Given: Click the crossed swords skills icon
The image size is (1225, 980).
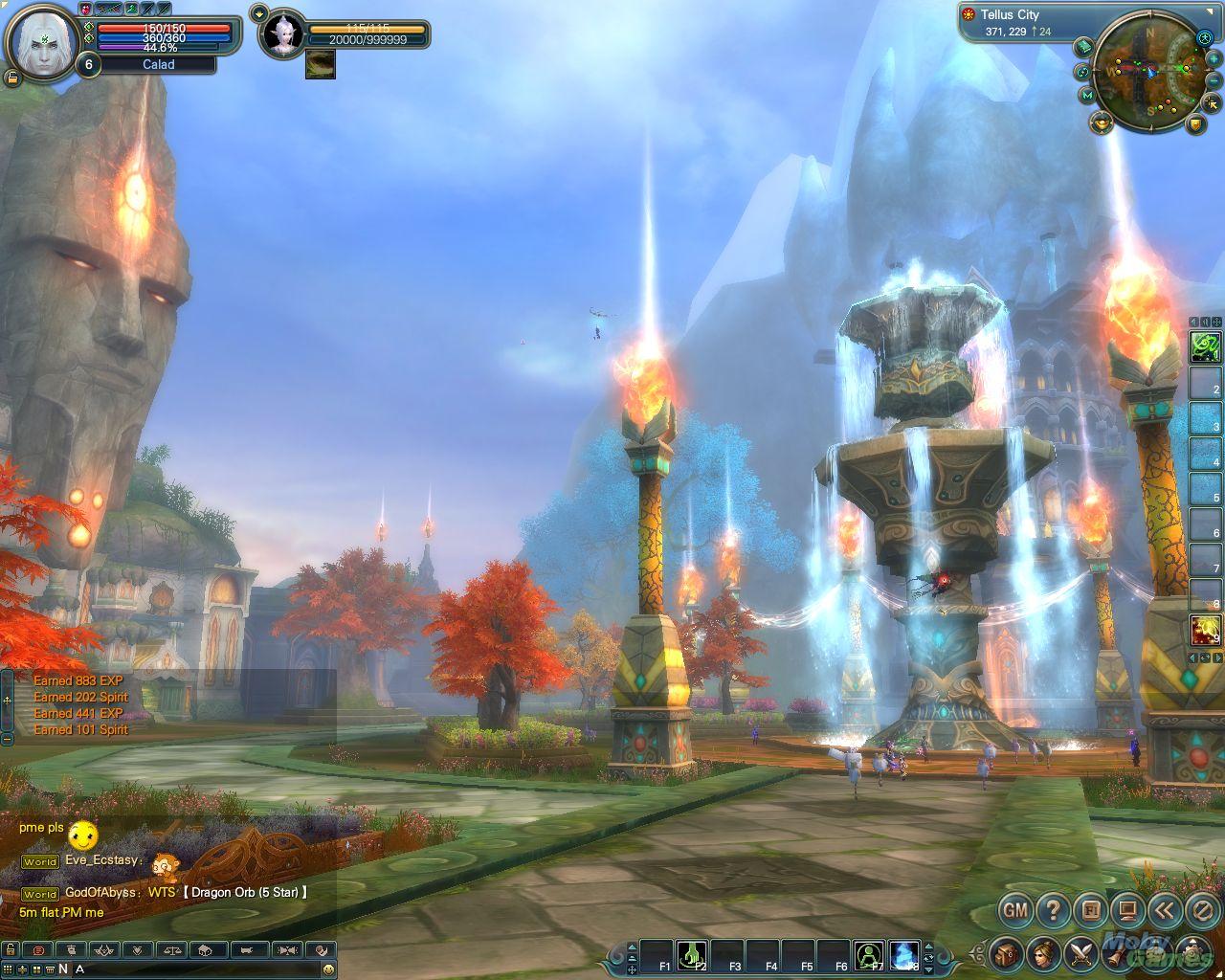Looking at the screenshot, I should point(1081,953).
